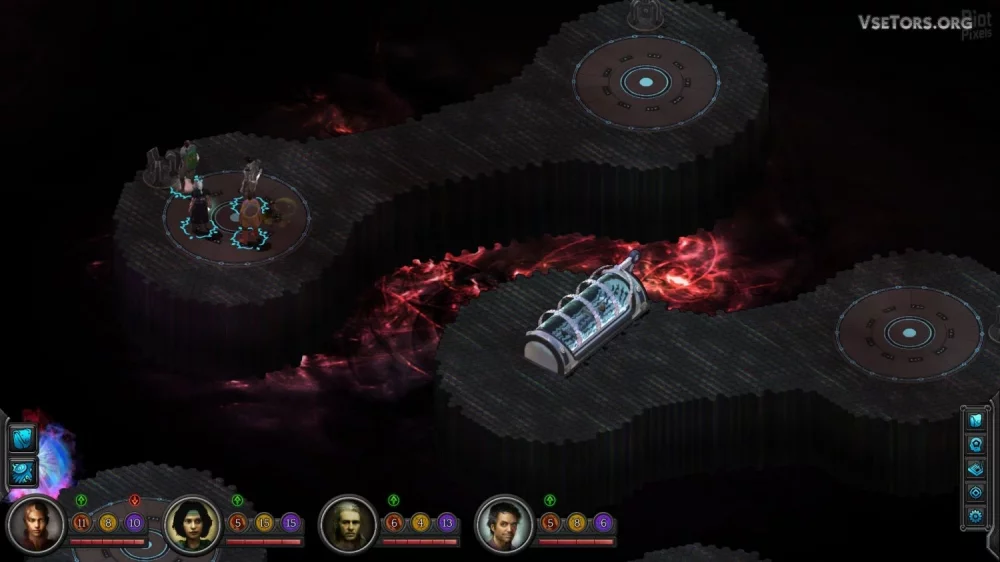Open the inventory icon in side panel
This screenshot has height=562, width=1000.
pyautogui.click(x=976, y=468)
